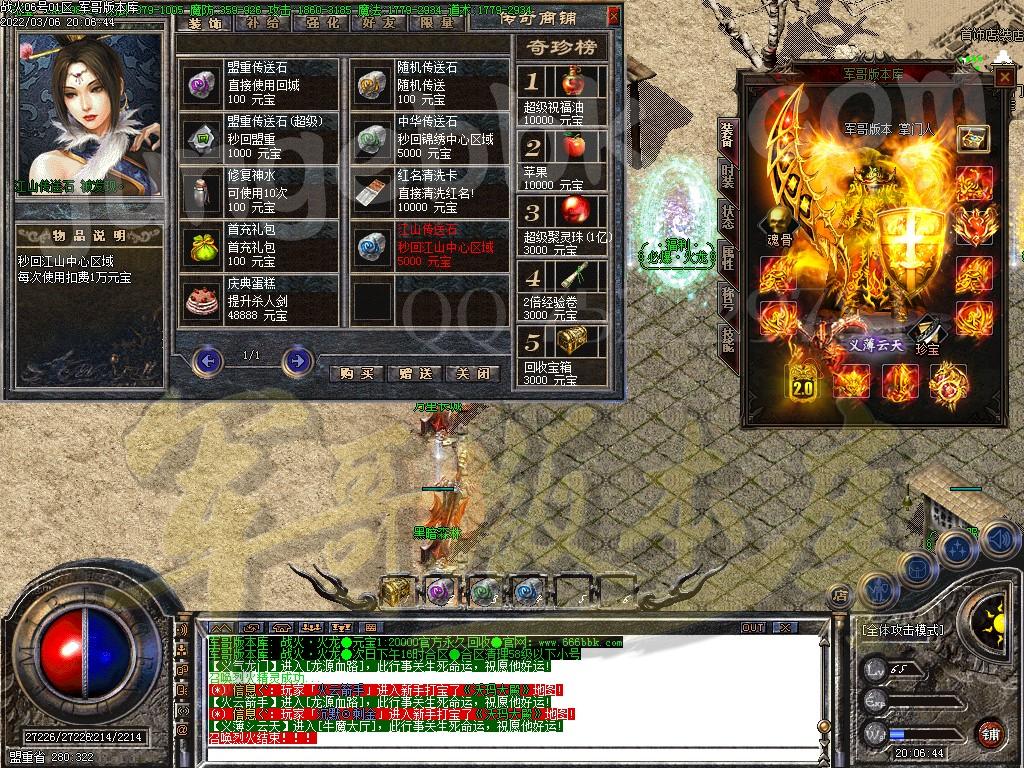This screenshot has height=768, width=1024.
Task: Go to the next shop page arrow
Action: (296, 360)
